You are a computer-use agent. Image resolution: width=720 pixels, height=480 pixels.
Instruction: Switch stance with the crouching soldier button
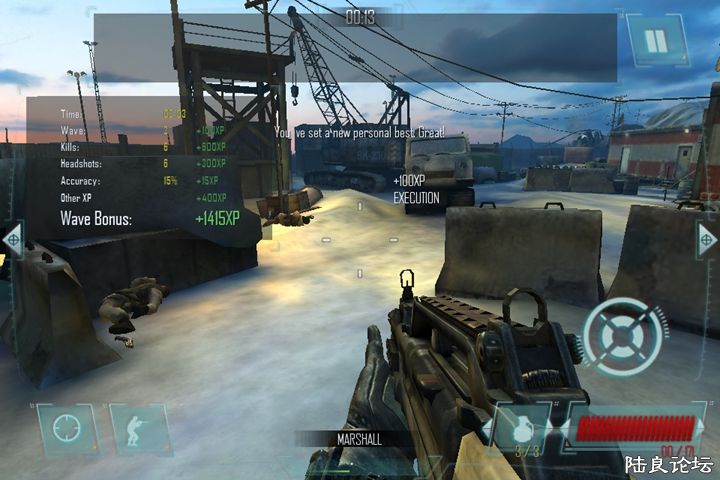(139, 430)
